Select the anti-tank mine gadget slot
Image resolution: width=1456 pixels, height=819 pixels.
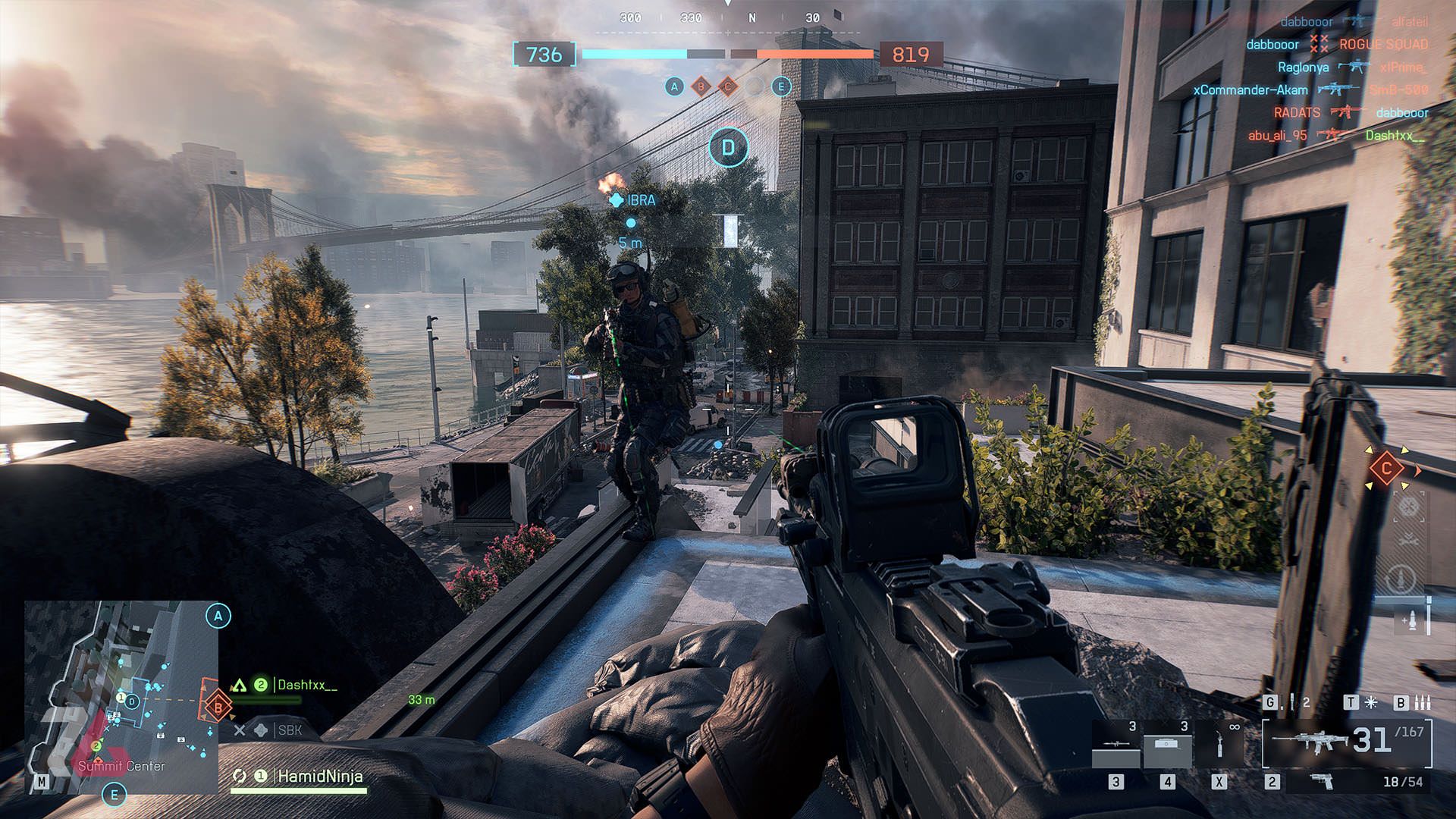pos(1167,745)
